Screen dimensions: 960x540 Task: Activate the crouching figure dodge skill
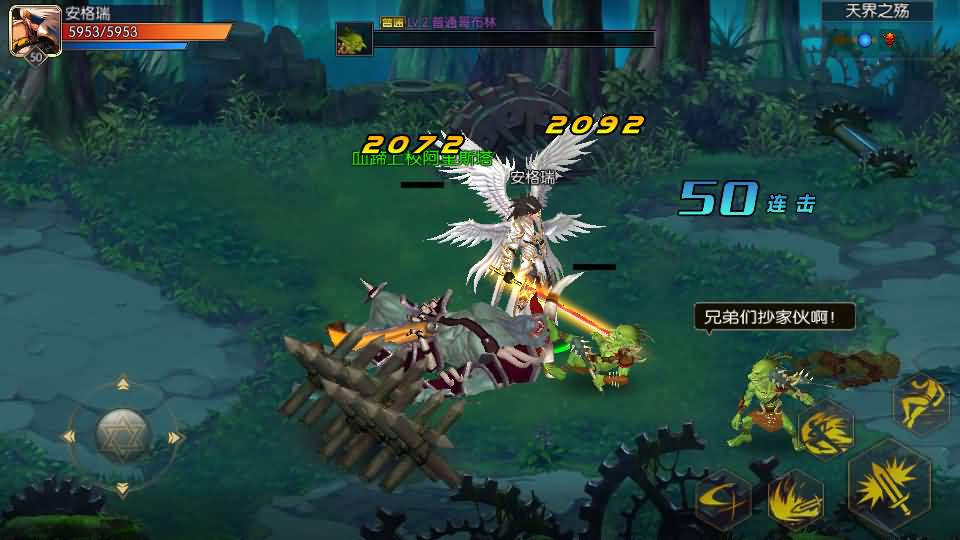click(x=920, y=400)
